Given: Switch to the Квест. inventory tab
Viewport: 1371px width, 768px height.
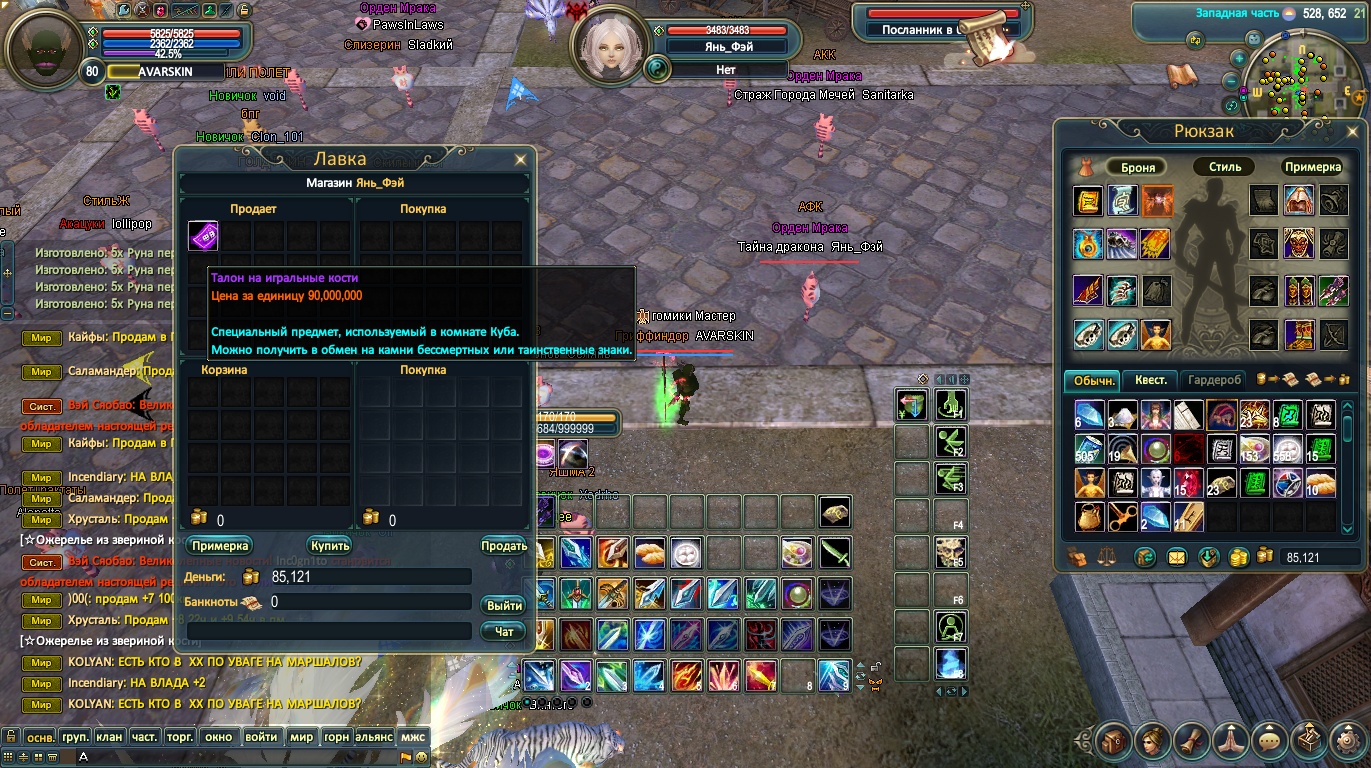Looking at the screenshot, I should click(1150, 380).
